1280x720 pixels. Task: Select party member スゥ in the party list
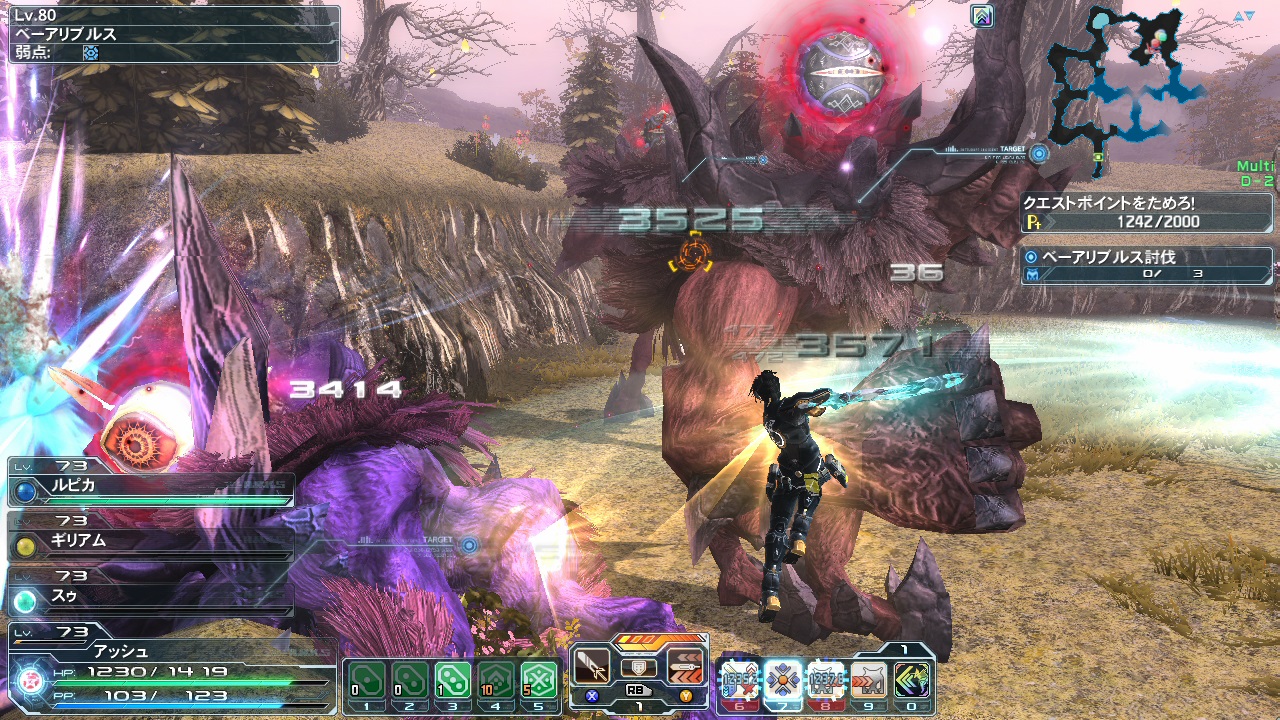click(150, 597)
